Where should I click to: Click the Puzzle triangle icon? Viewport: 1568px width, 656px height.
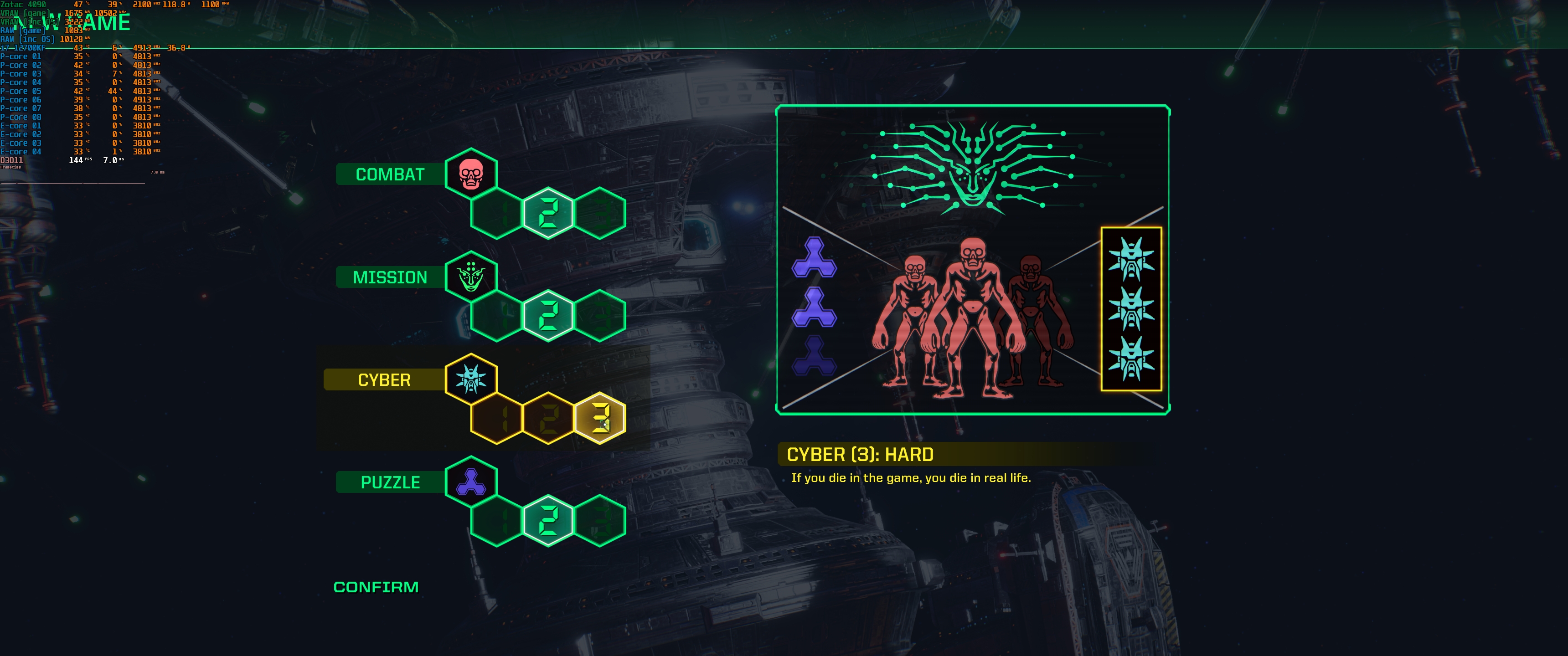tap(471, 482)
